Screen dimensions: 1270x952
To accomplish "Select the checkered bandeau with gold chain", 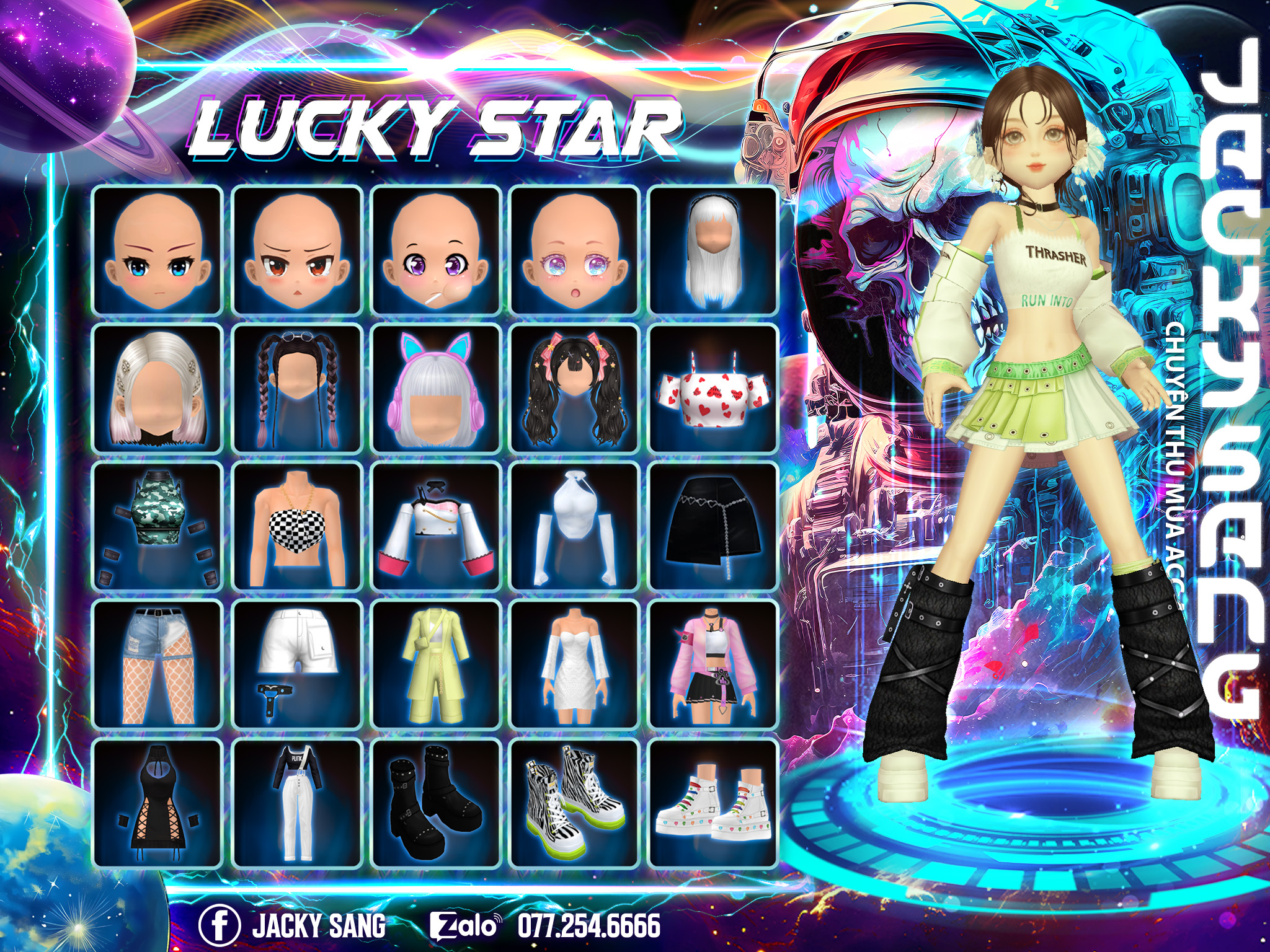I will [297, 527].
